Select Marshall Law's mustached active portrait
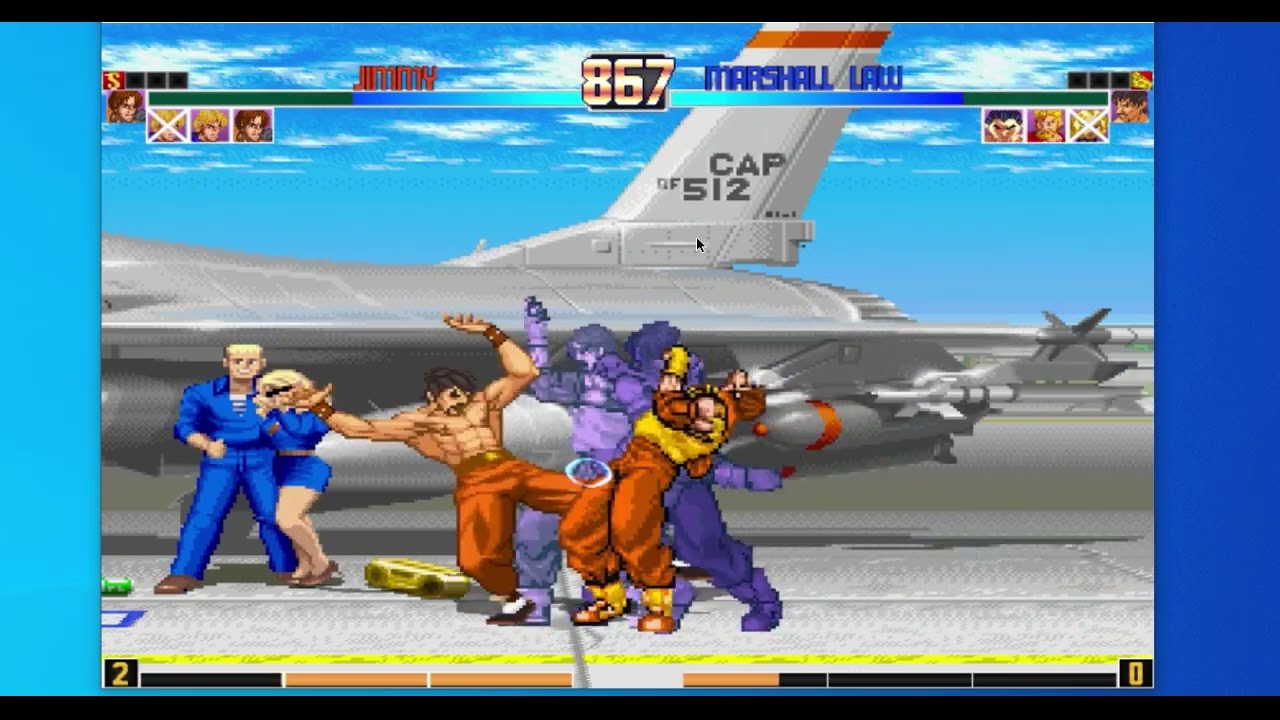The width and height of the screenshot is (1280, 720). [1130, 106]
